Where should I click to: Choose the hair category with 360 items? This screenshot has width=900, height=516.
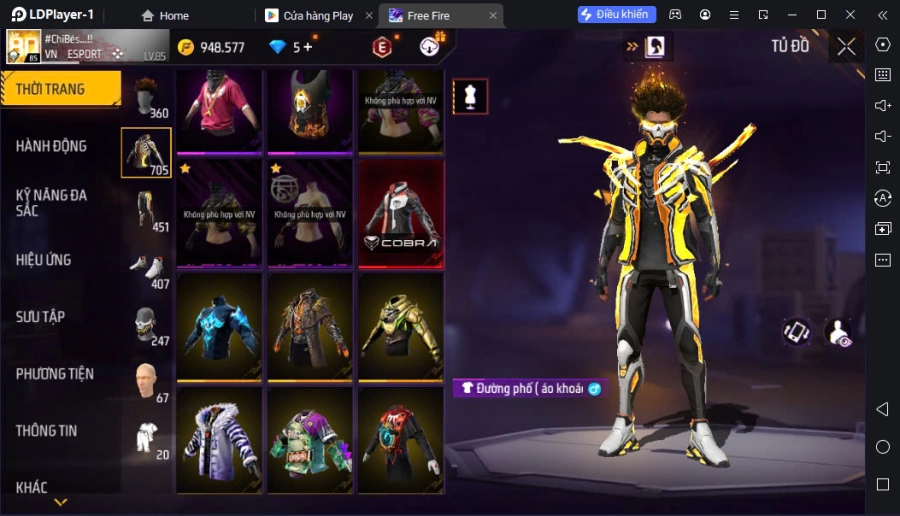[x=147, y=97]
